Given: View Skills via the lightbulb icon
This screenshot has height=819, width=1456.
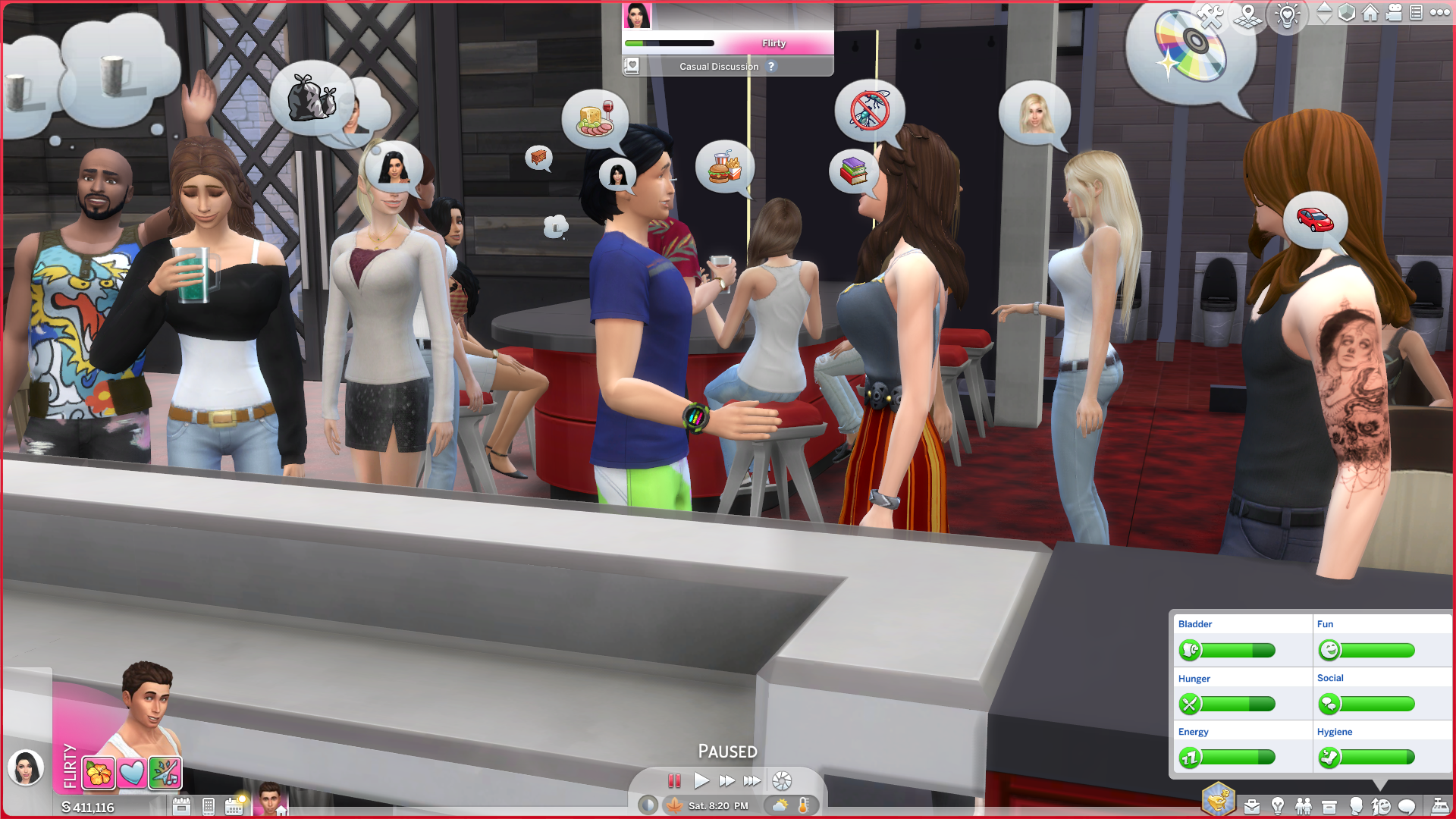Looking at the screenshot, I should pos(1278,805).
